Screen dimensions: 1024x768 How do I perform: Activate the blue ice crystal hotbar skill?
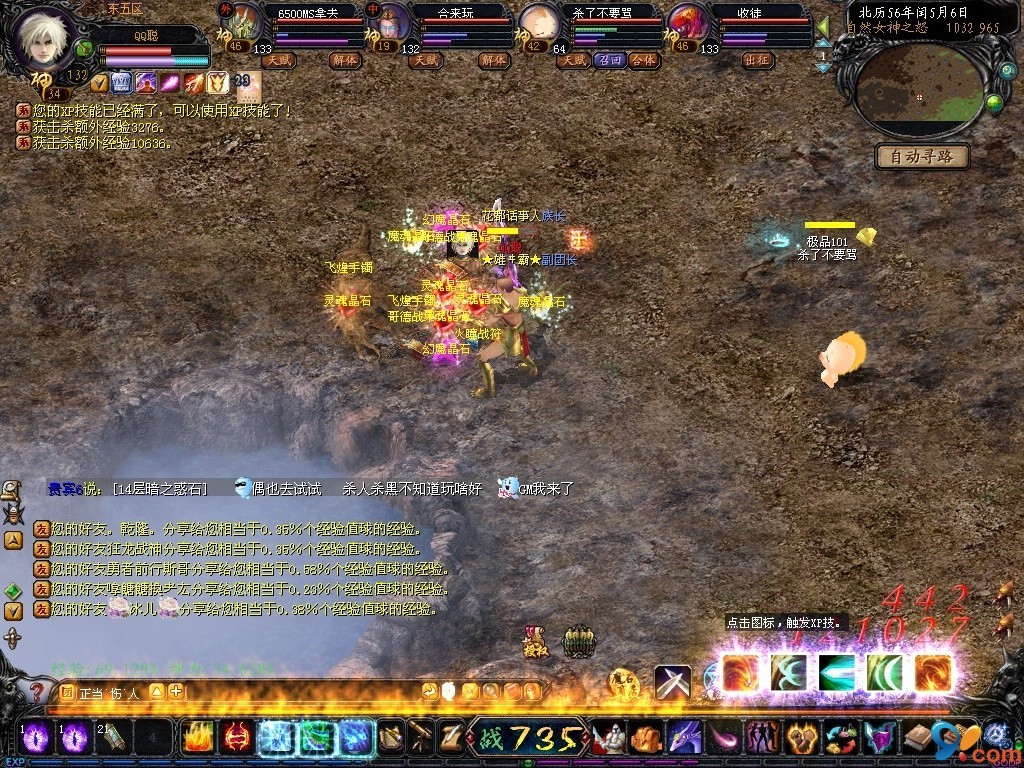(x=275, y=738)
